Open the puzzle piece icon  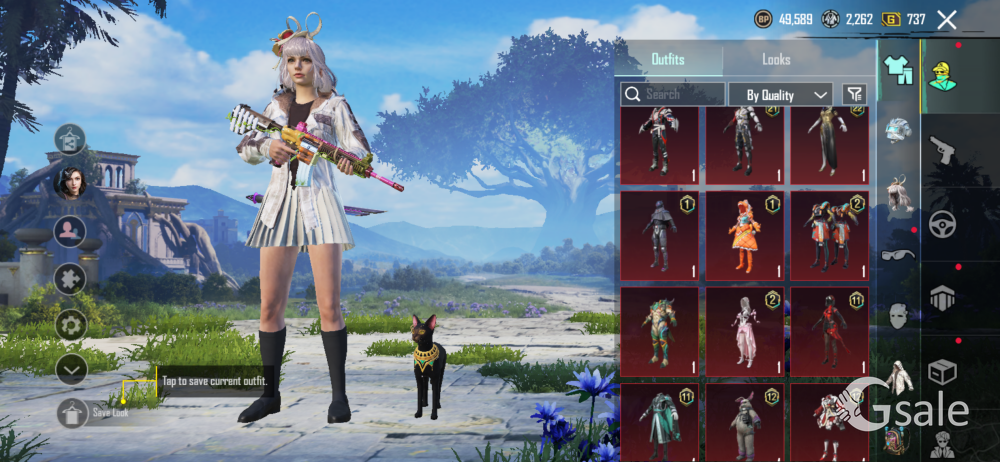click(70, 278)
